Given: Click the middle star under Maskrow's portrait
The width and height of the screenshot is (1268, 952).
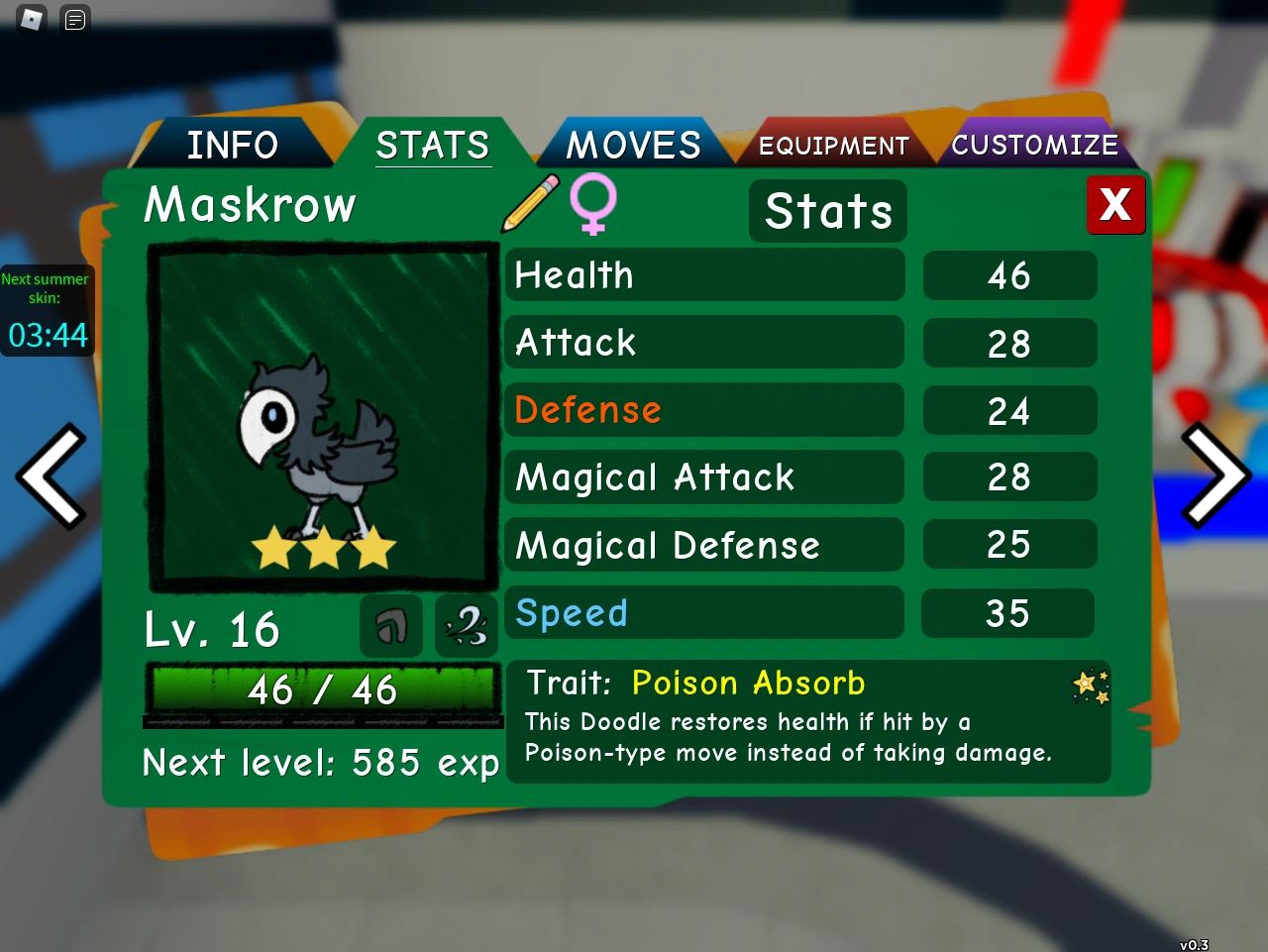Looking at the screenshot, I should [323, 548].
